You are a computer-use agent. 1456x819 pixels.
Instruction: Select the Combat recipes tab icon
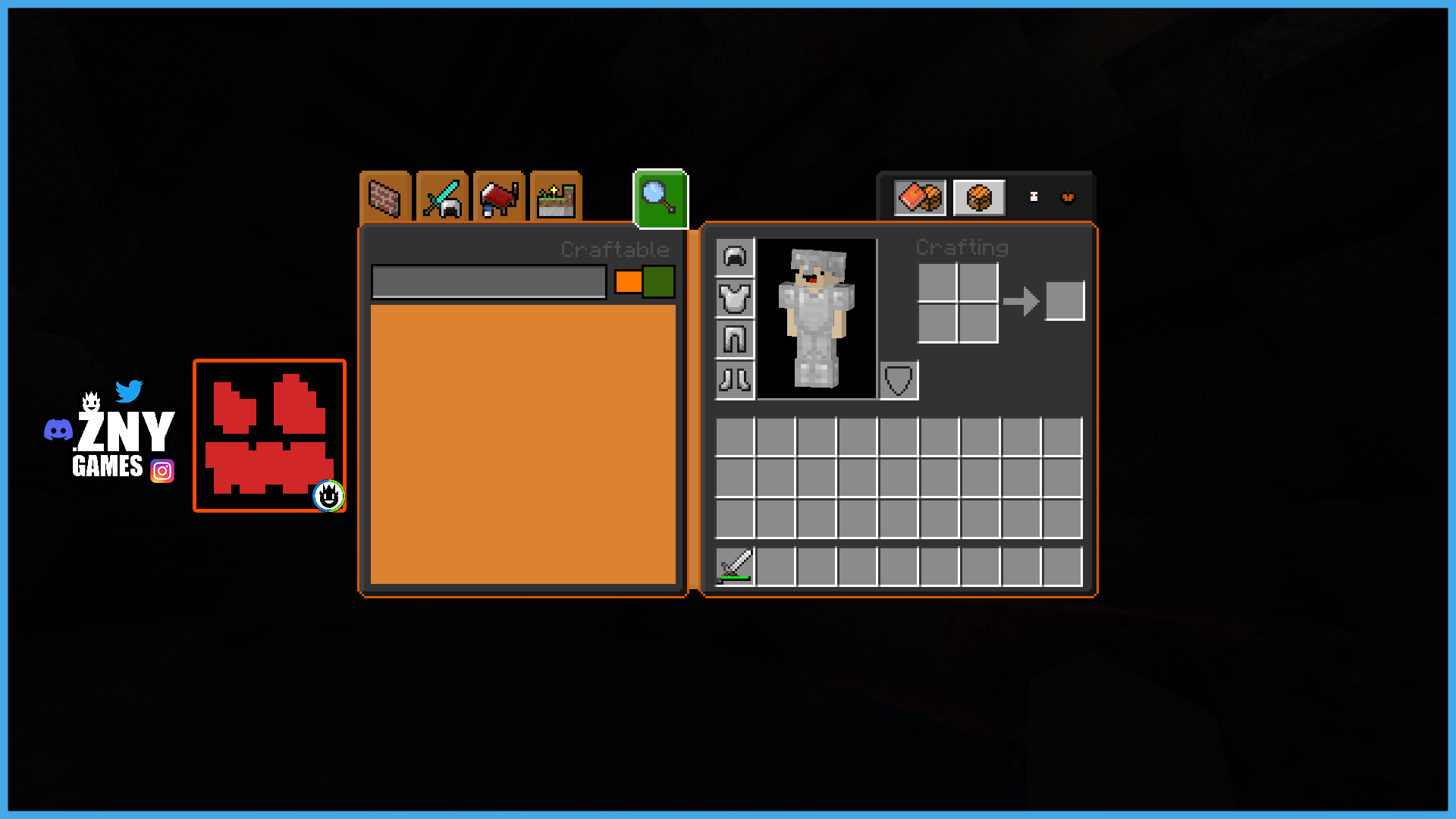[441, 198]
